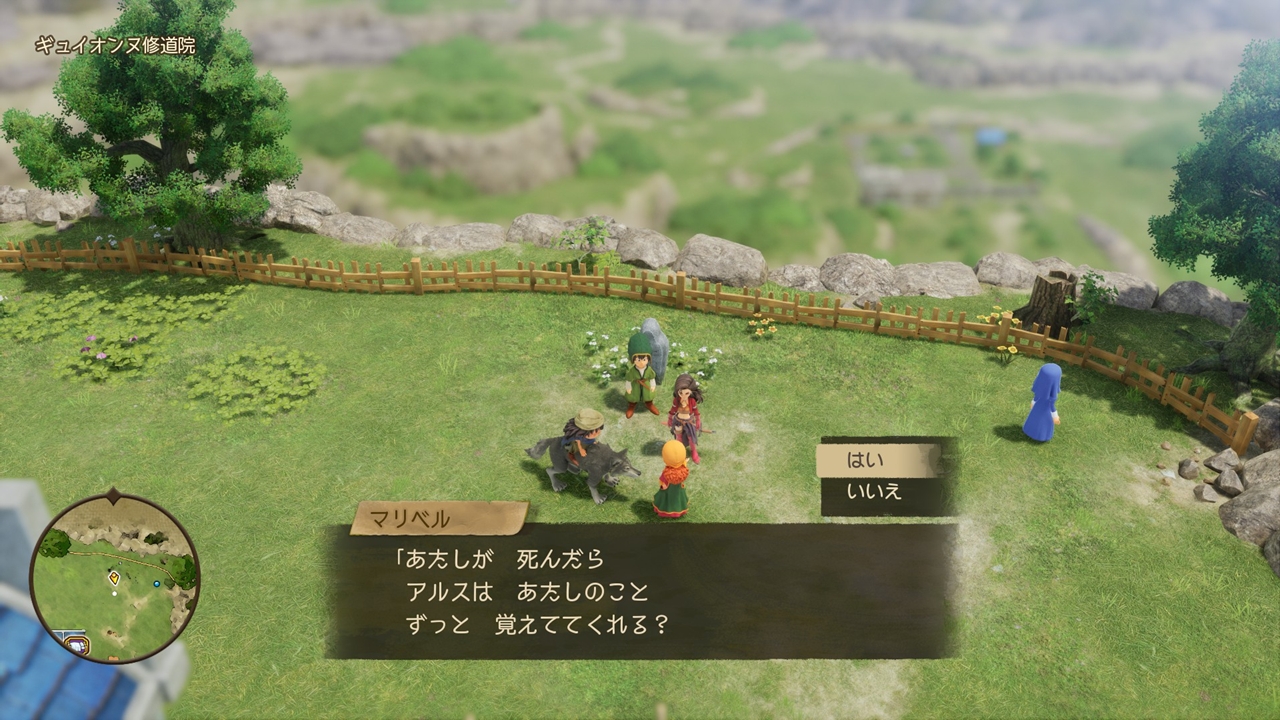Click the yellow marker on the minimap
This screenshot has height=720, width=1280.
point(114,577)
